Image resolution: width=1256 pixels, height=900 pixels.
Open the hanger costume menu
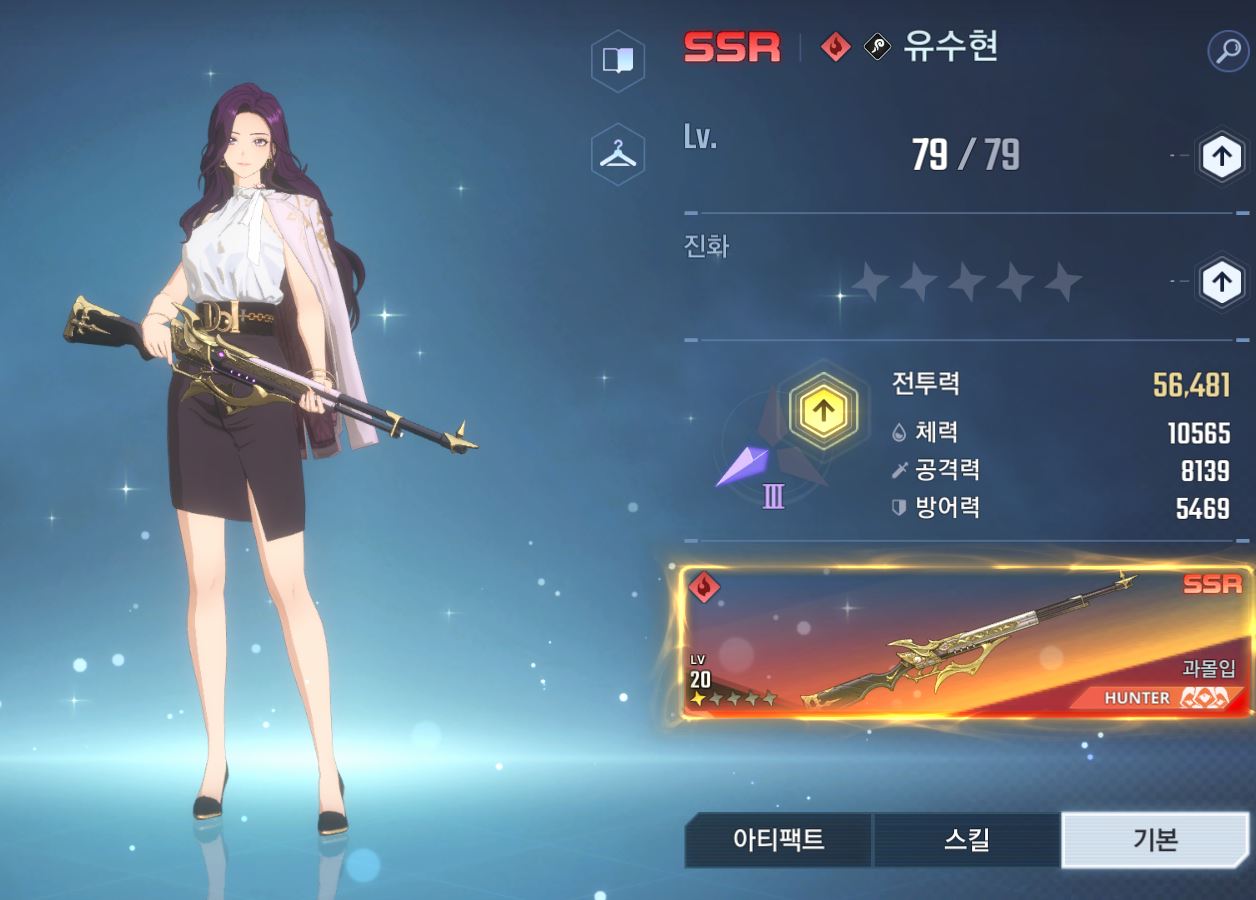[x=617, y=154]
